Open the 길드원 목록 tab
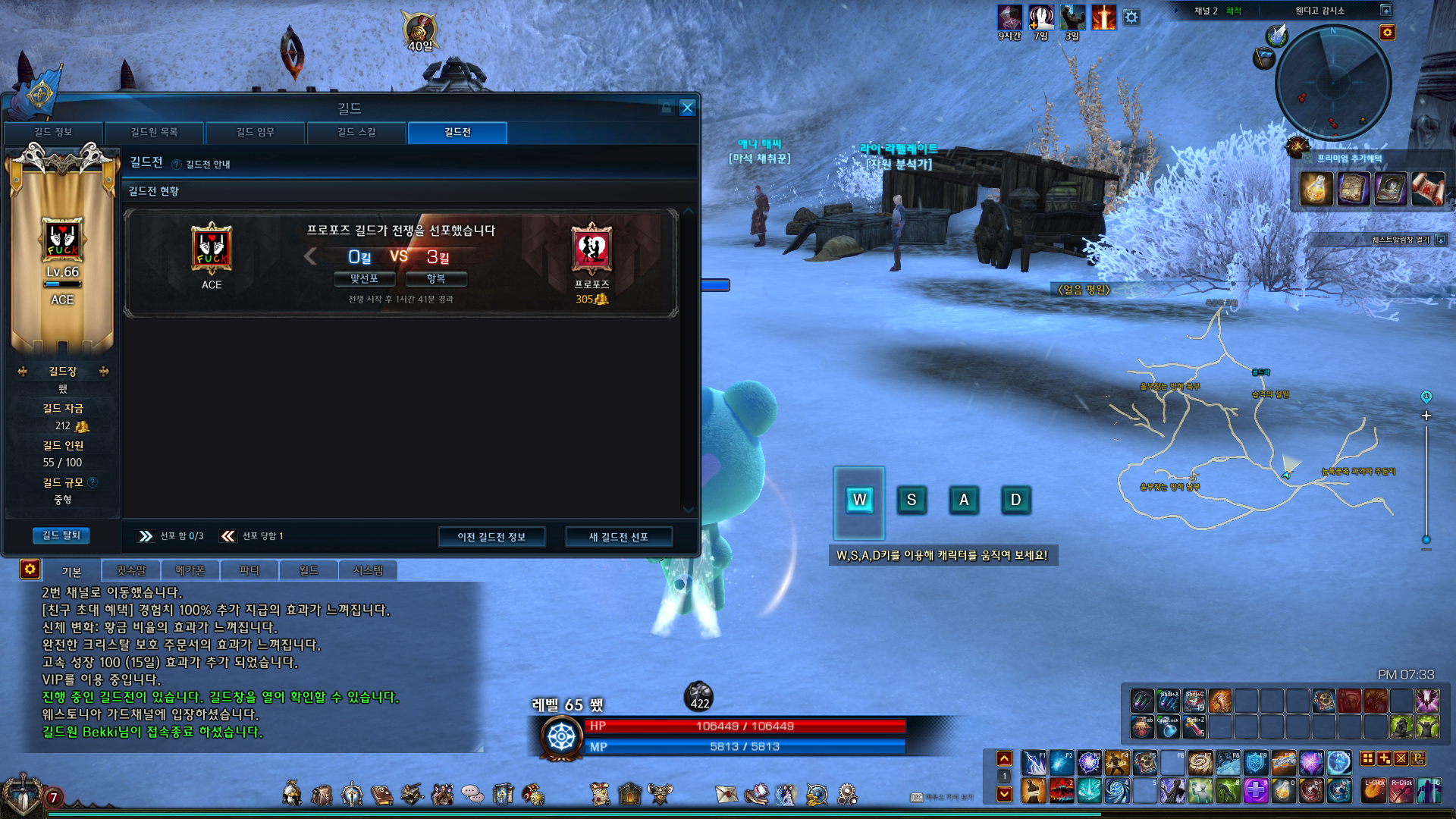The height and width of the screenshot is (819, 1456). click(x=154, y=132)
